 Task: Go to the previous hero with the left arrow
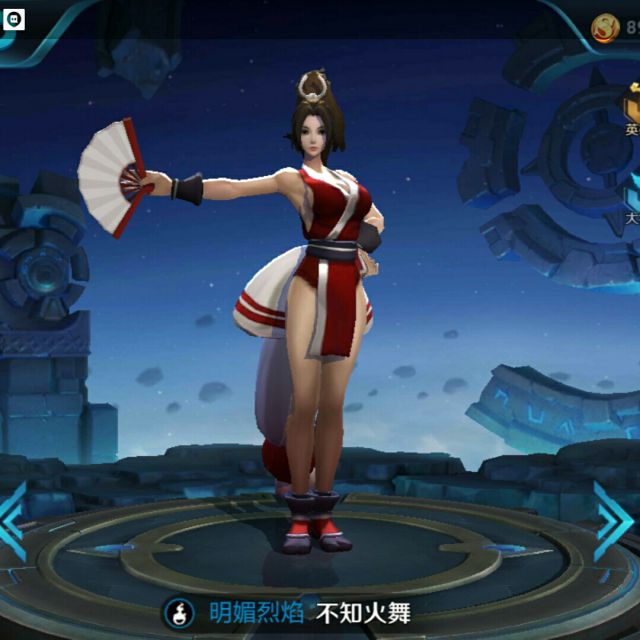12,521
